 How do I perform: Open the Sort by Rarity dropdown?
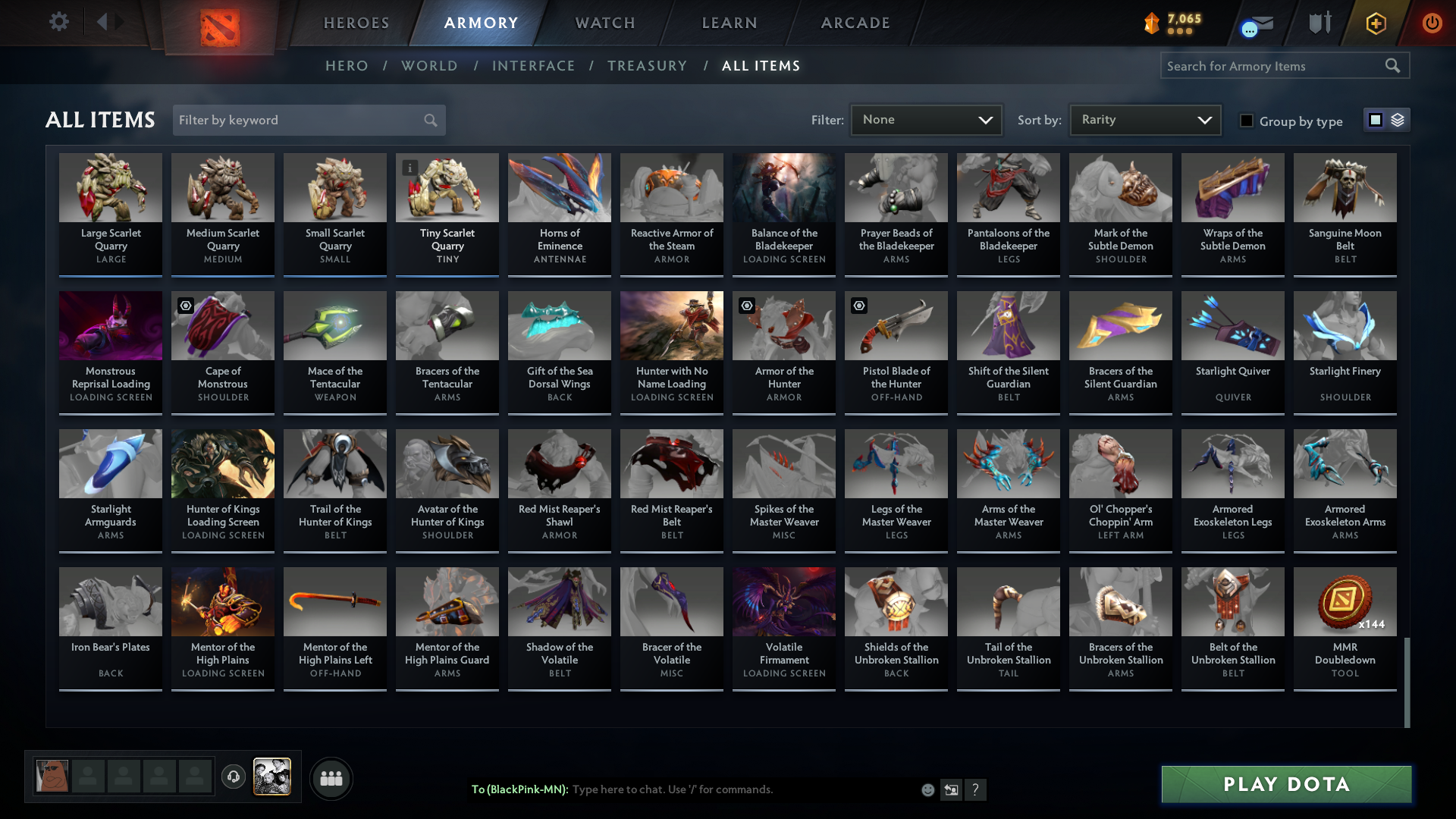click(1144, 119)
